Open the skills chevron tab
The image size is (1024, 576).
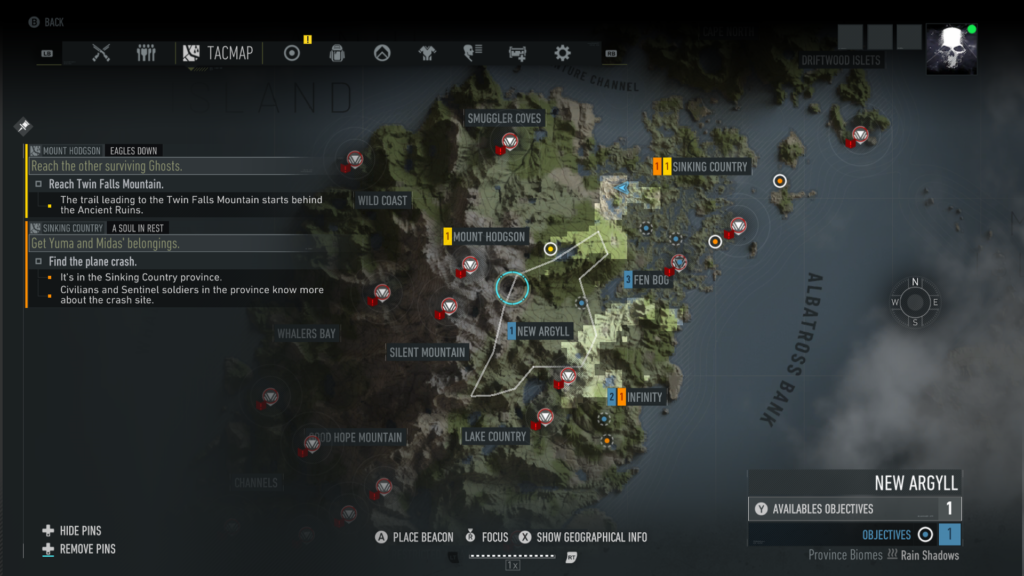pyautogui.click(x=382, y=53)
